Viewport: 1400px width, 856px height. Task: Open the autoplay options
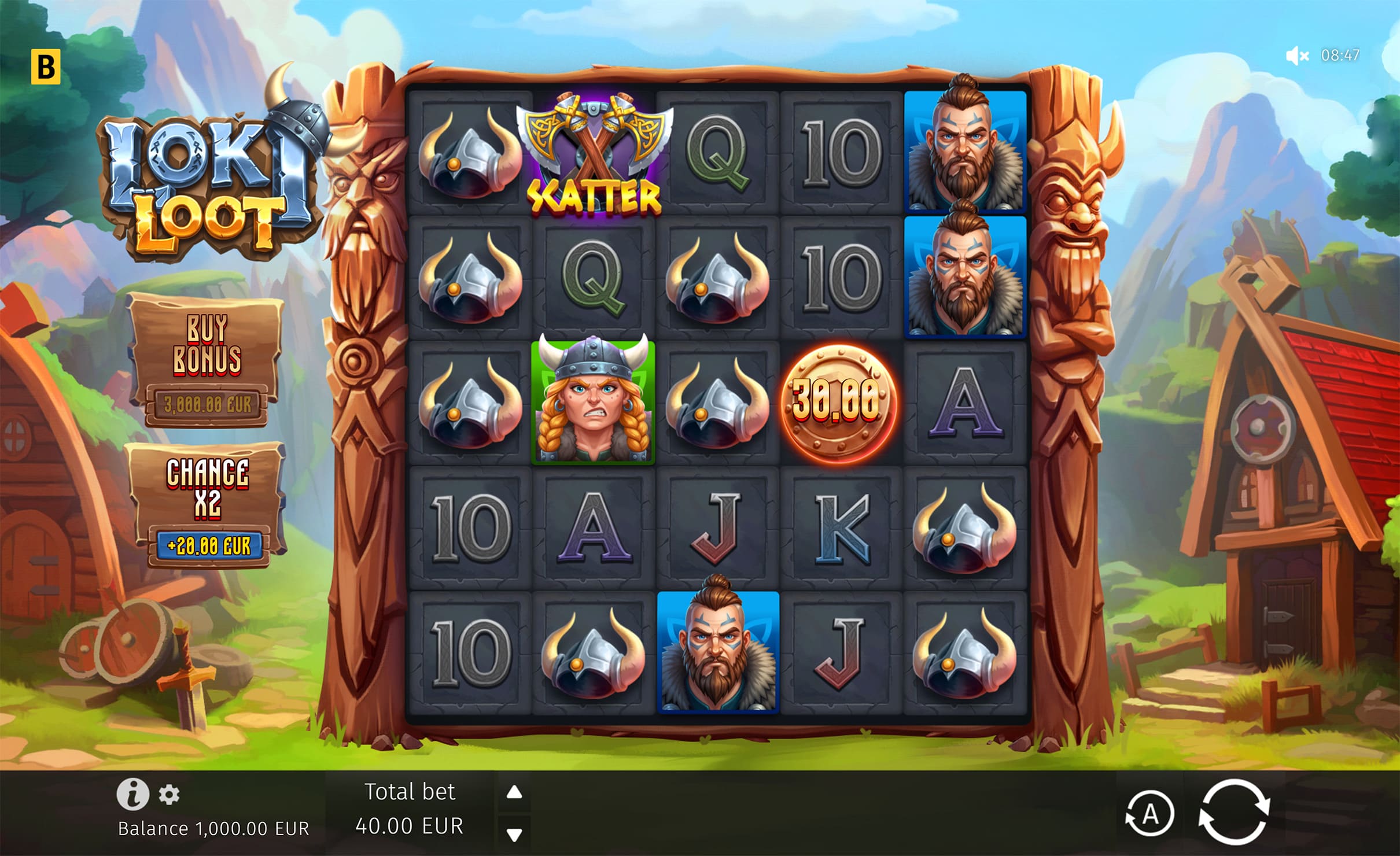point(1150,814)
